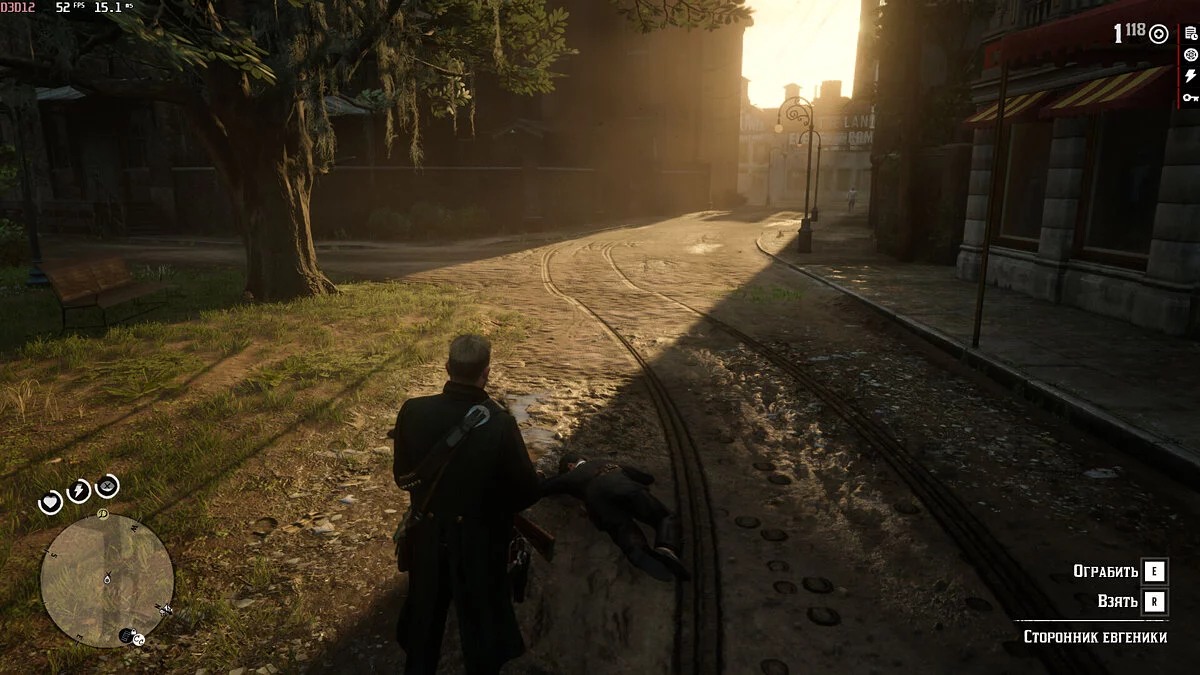Select the heart health core icon
Viewport: 1200px width, 675px height.
[x=51, y=502]
